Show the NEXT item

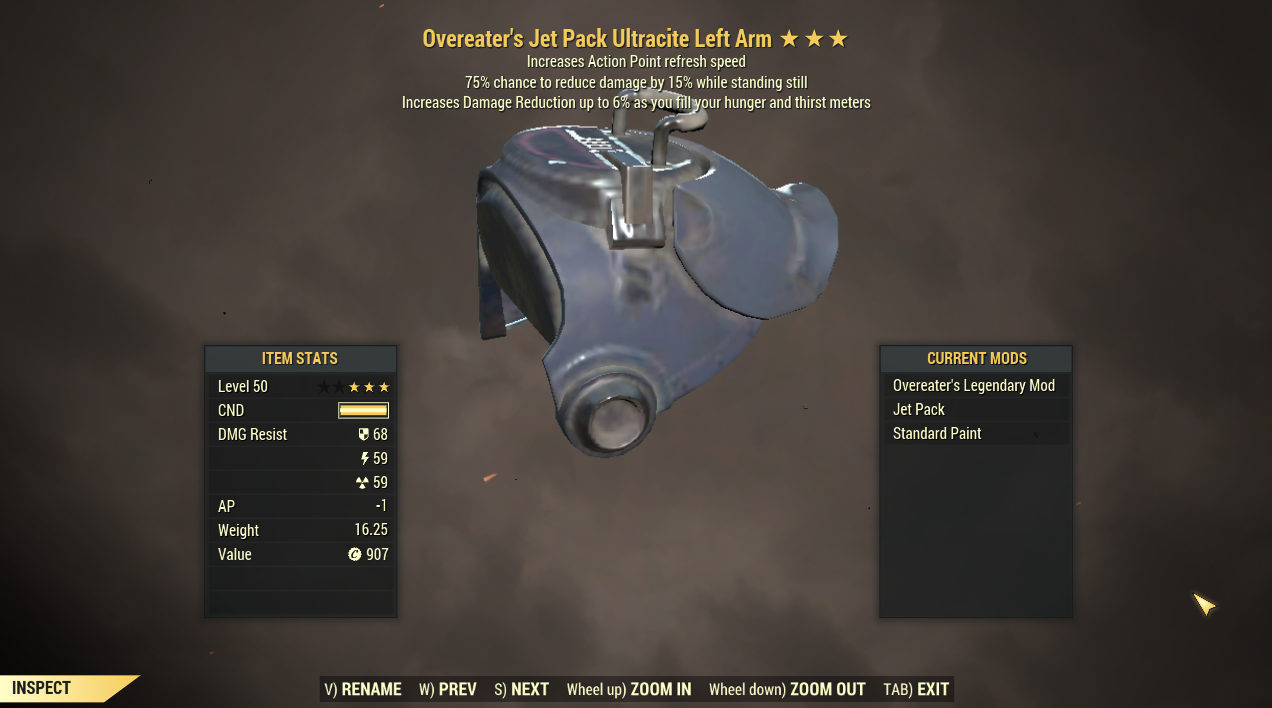point(521,689)
